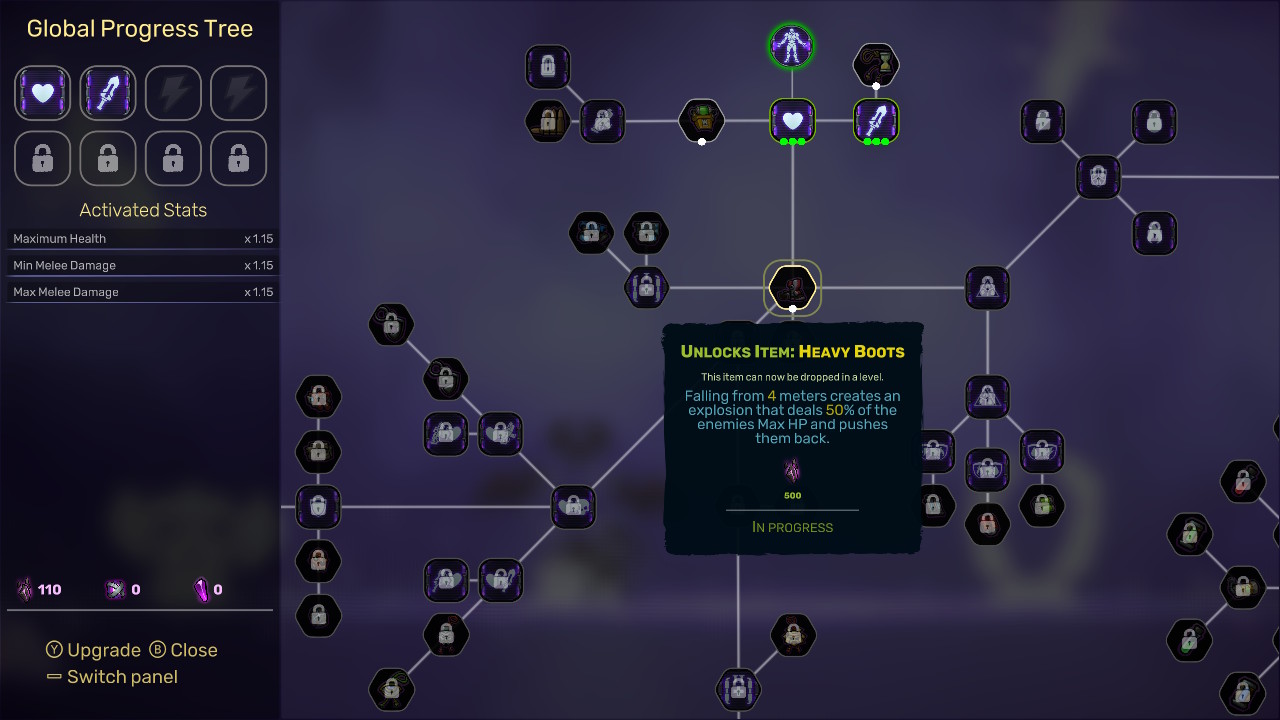1280x720 pixels.
Task: Open the hourglass unlock node
Action: tap(876, 61)
